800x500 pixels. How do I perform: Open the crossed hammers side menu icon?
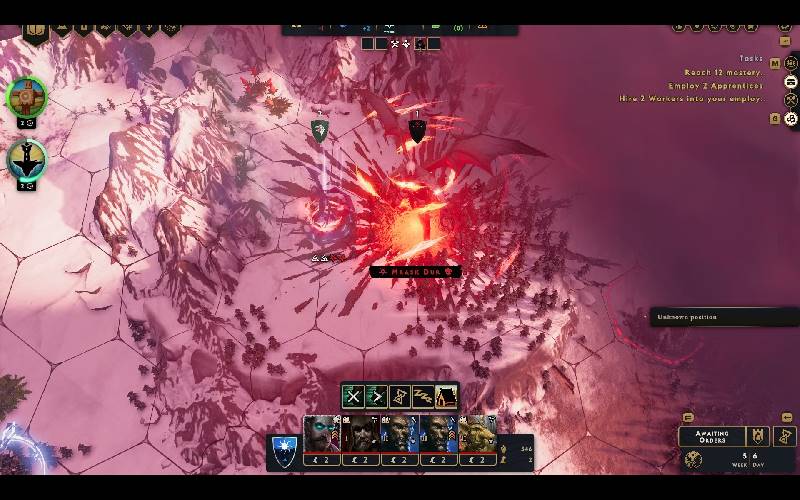pyautogui.click(x=790, y=100)
